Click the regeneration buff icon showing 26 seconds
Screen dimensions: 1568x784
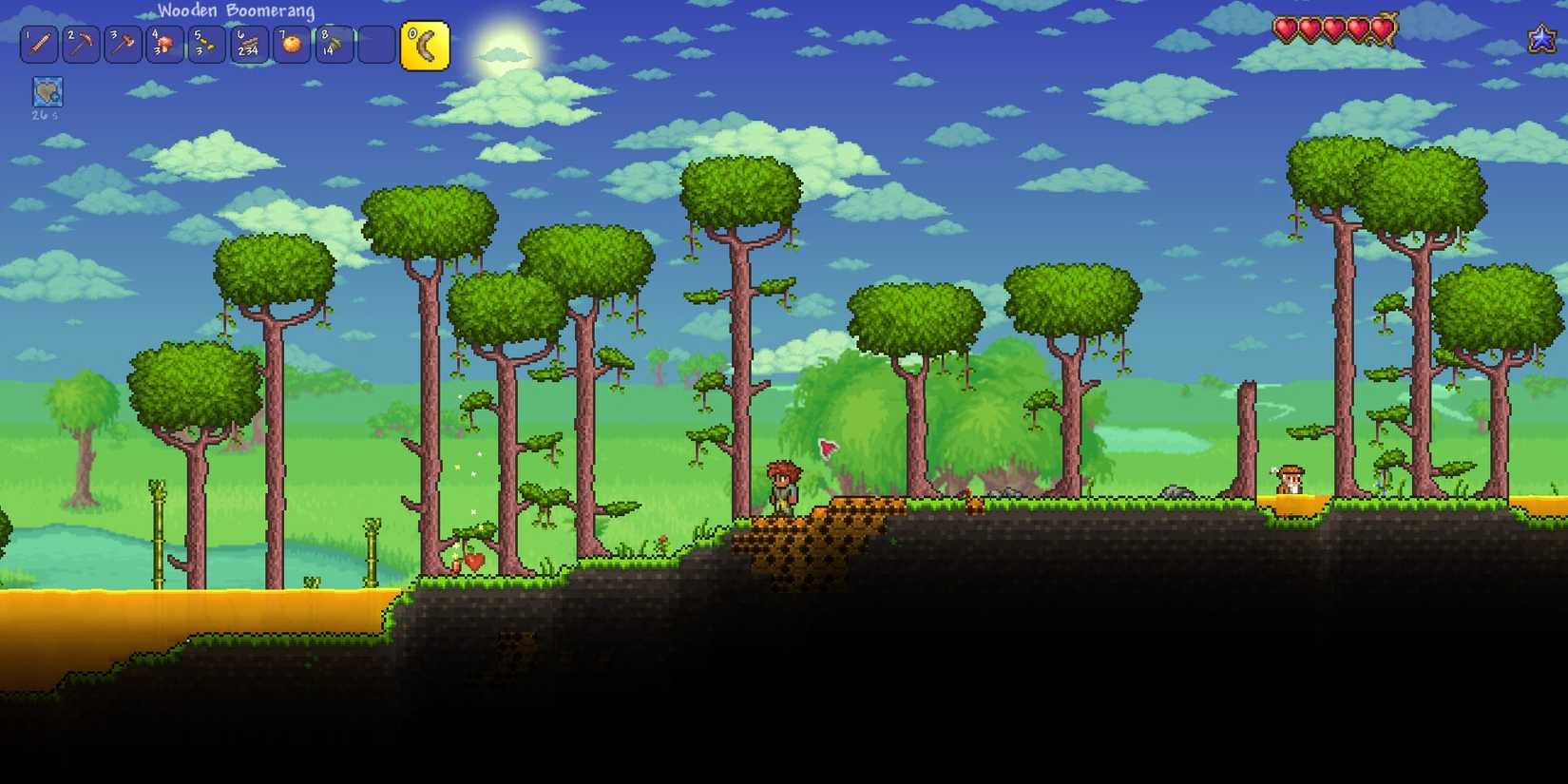point(47,91)
